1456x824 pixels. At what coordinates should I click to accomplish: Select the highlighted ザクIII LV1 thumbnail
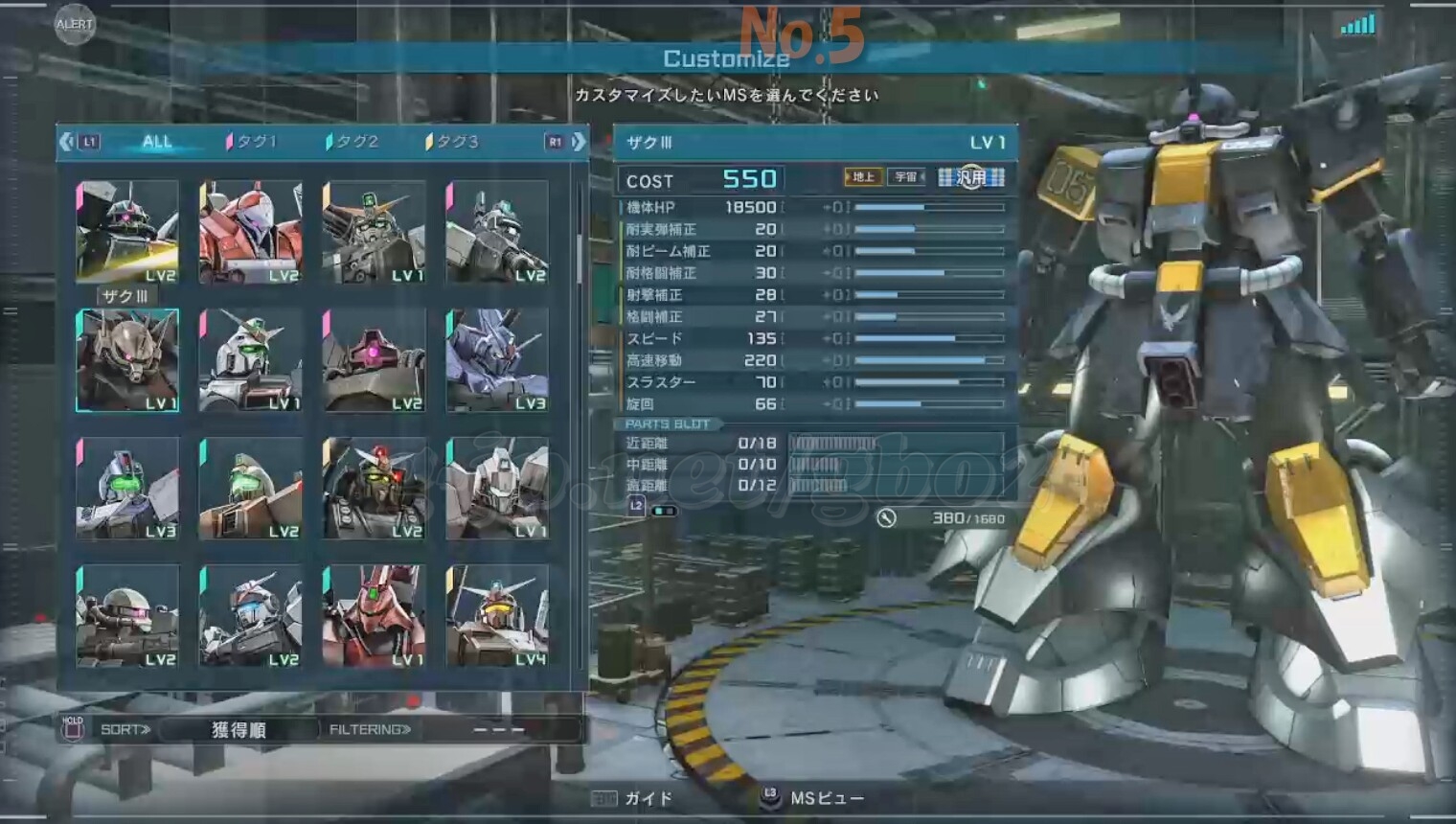(x=127, y=360)
